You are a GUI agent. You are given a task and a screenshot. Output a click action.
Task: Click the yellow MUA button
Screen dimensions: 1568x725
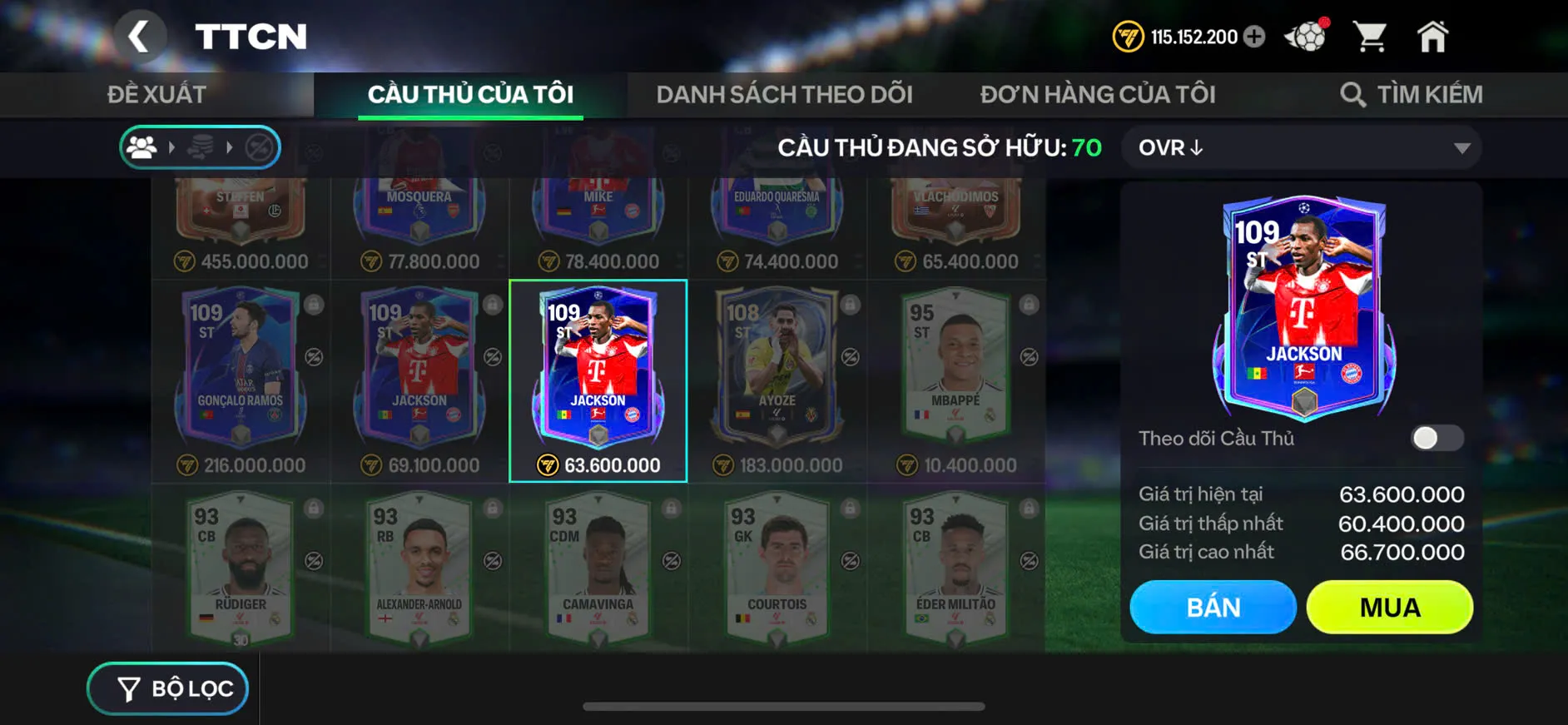point(1390,607)
